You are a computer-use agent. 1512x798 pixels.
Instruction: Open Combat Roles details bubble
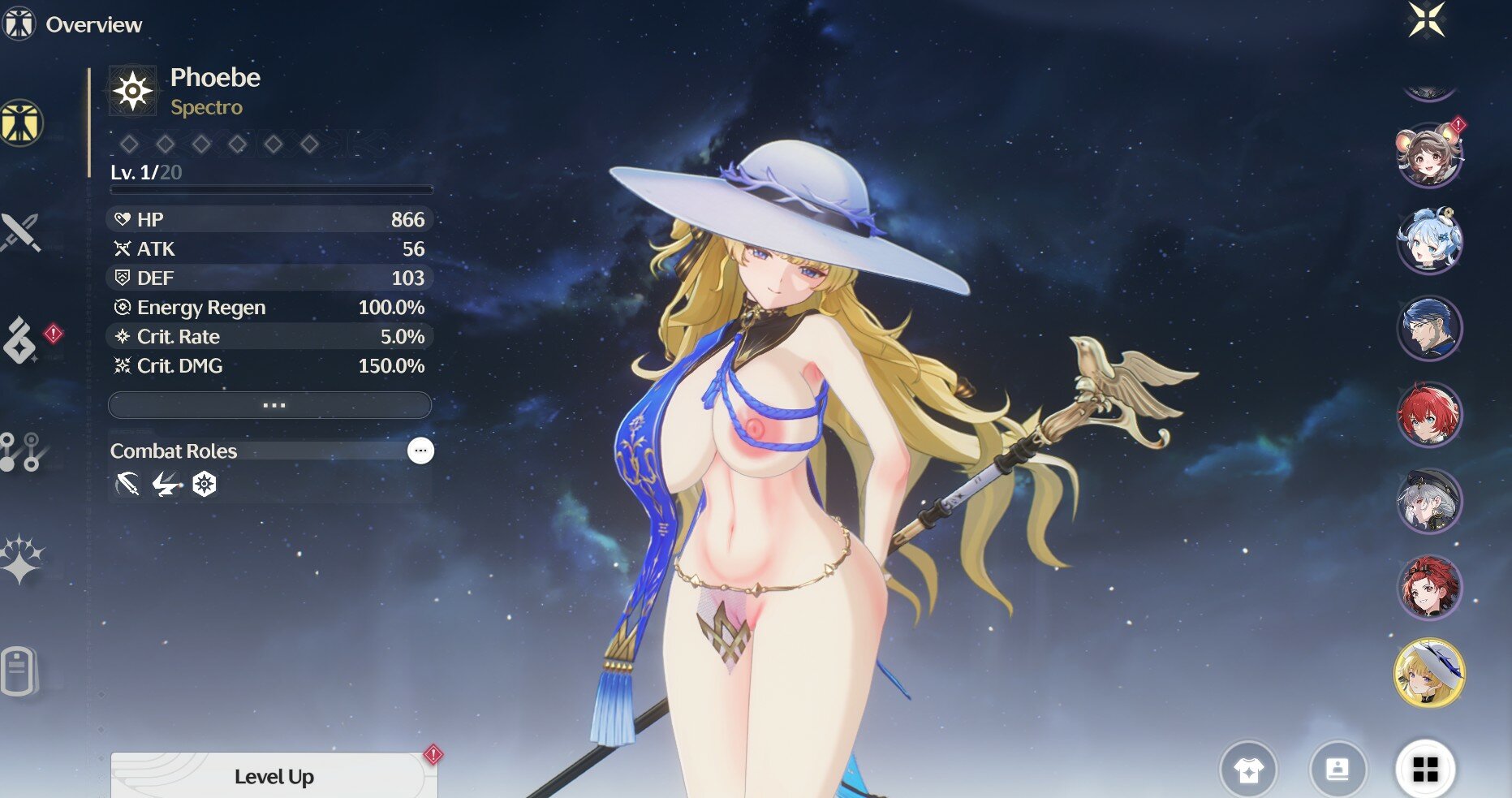click(420, 451)
